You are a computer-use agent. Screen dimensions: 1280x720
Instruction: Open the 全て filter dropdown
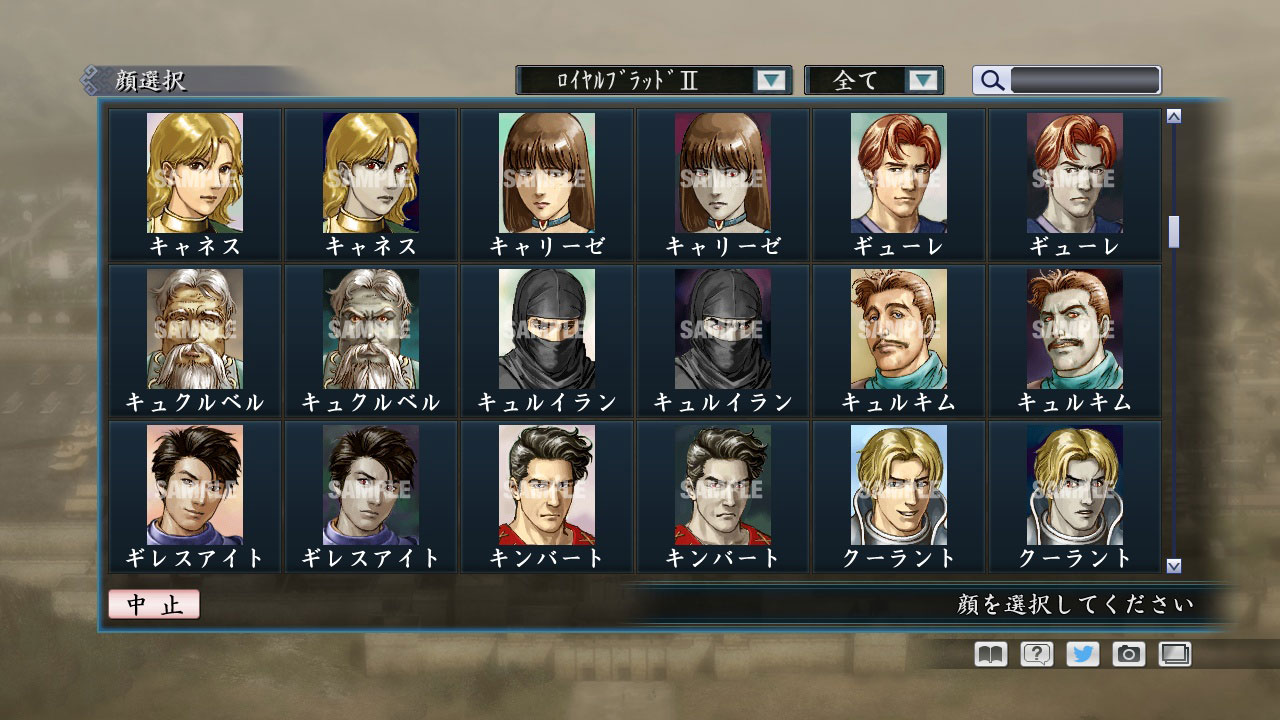pyautogui.click(x=873, y=80)
